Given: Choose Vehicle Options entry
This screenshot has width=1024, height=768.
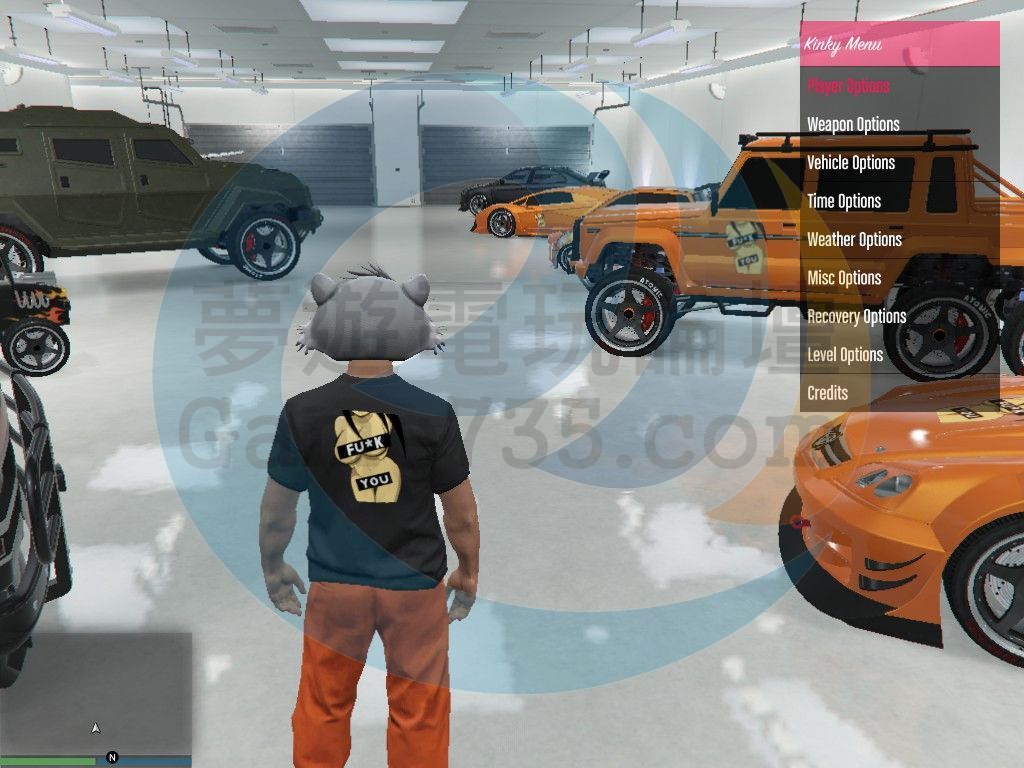Looking at the screenshot, I should click(x=851, y=163).
